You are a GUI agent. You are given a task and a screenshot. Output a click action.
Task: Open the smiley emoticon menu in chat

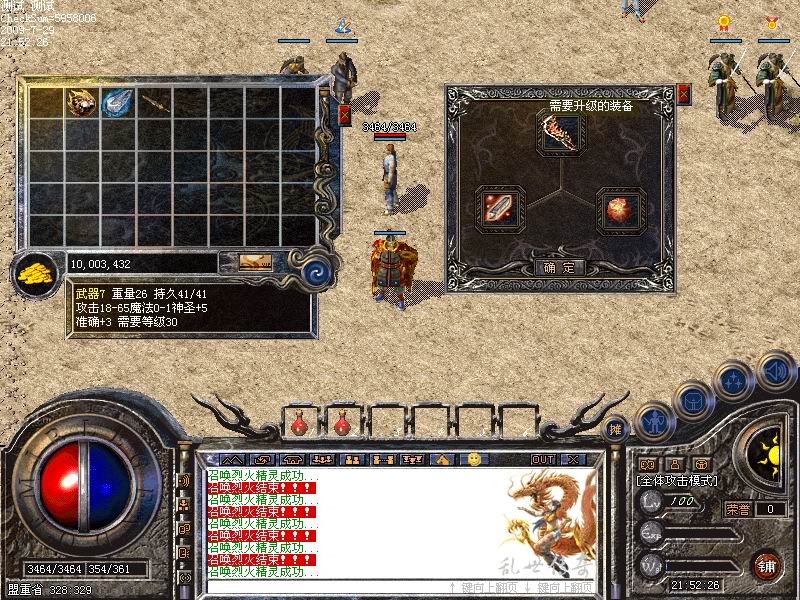(474, 459)
